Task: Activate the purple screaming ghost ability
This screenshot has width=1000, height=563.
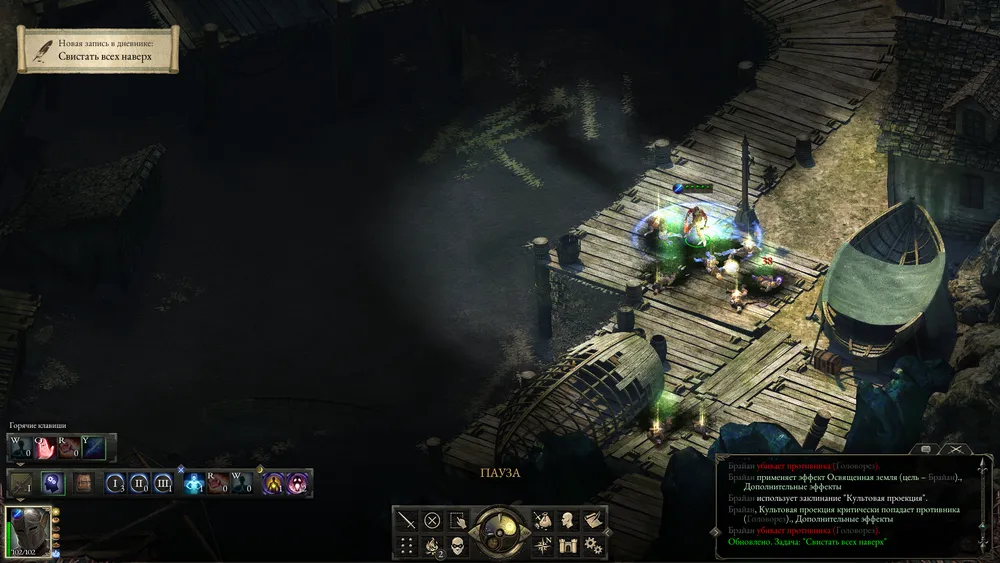Action: 298,484
